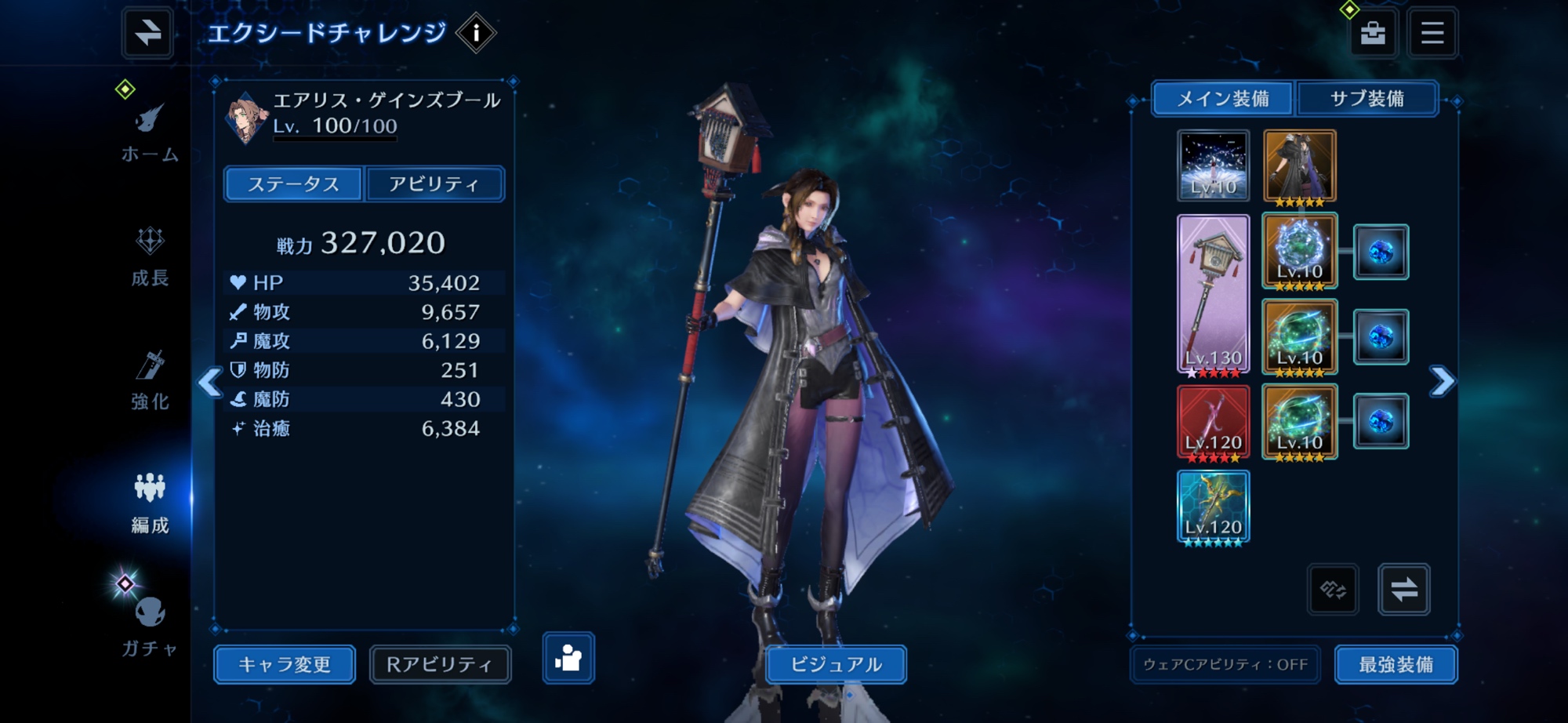Choose the Lv.130 staff weapon slot

tap(1213, 294)
